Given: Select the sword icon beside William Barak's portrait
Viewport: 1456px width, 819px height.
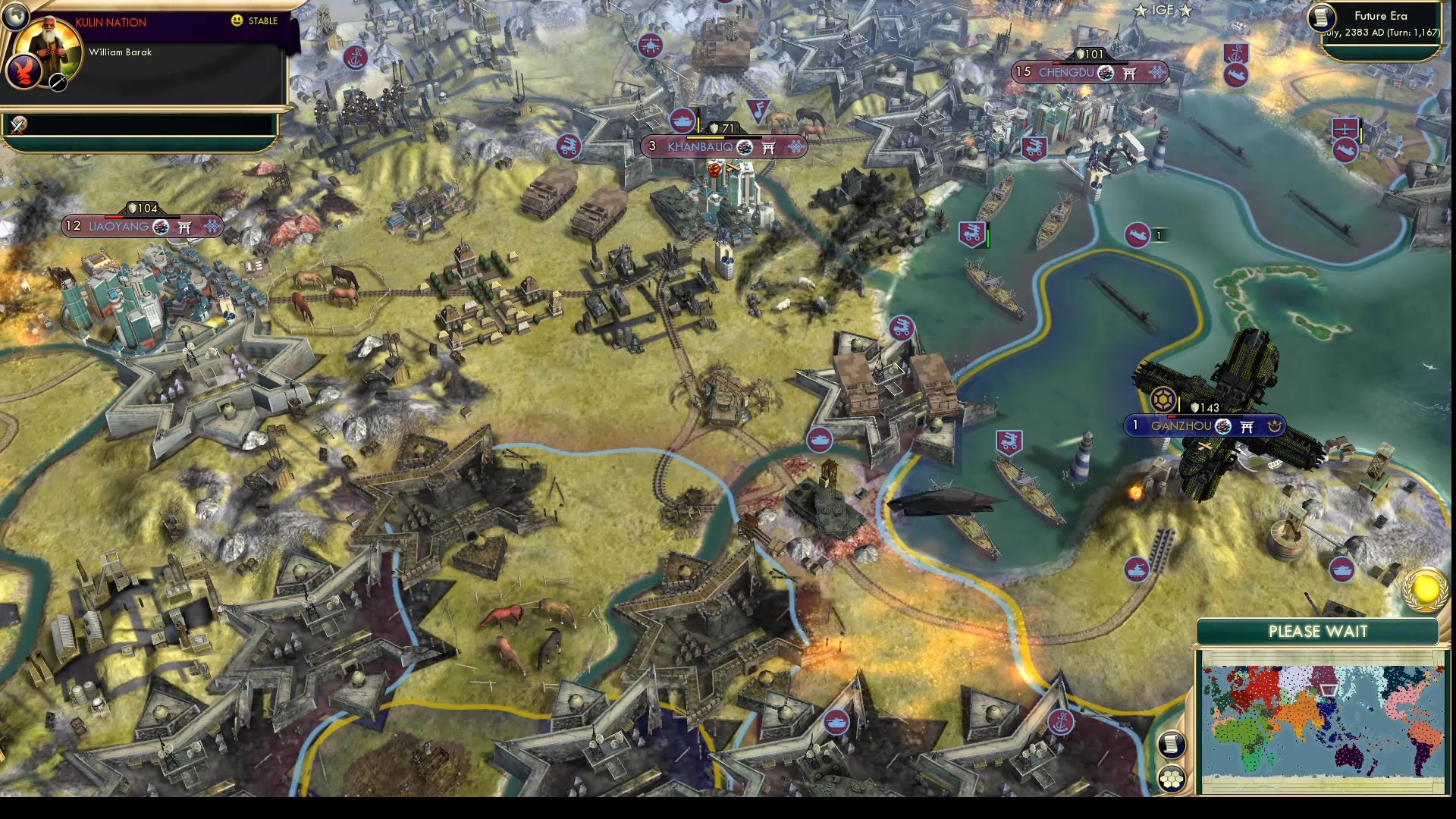Looking at the screenshot, I should pyautogui.click(x=58, y=82).
